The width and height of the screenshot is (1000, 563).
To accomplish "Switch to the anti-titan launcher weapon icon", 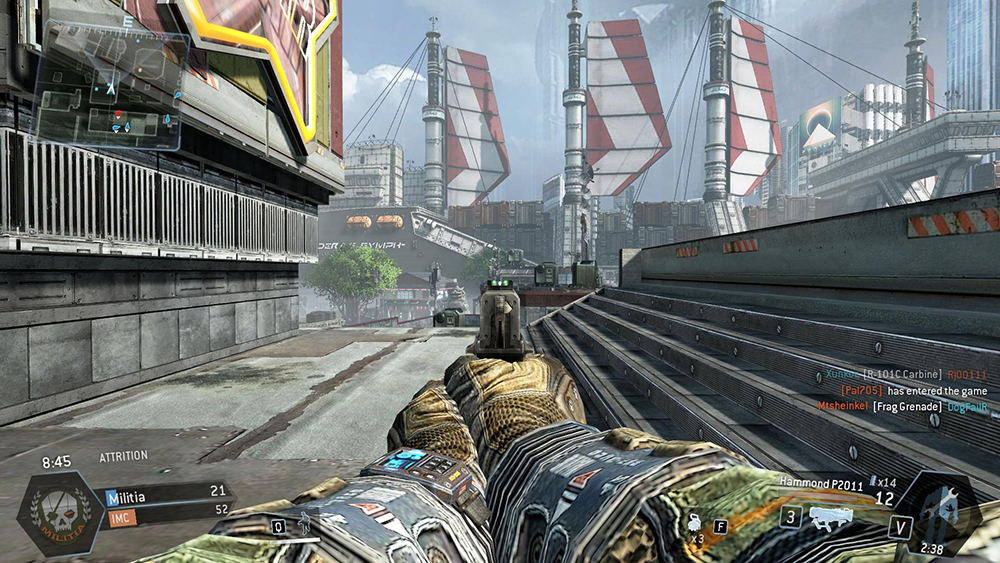I will tap(829, 518).
